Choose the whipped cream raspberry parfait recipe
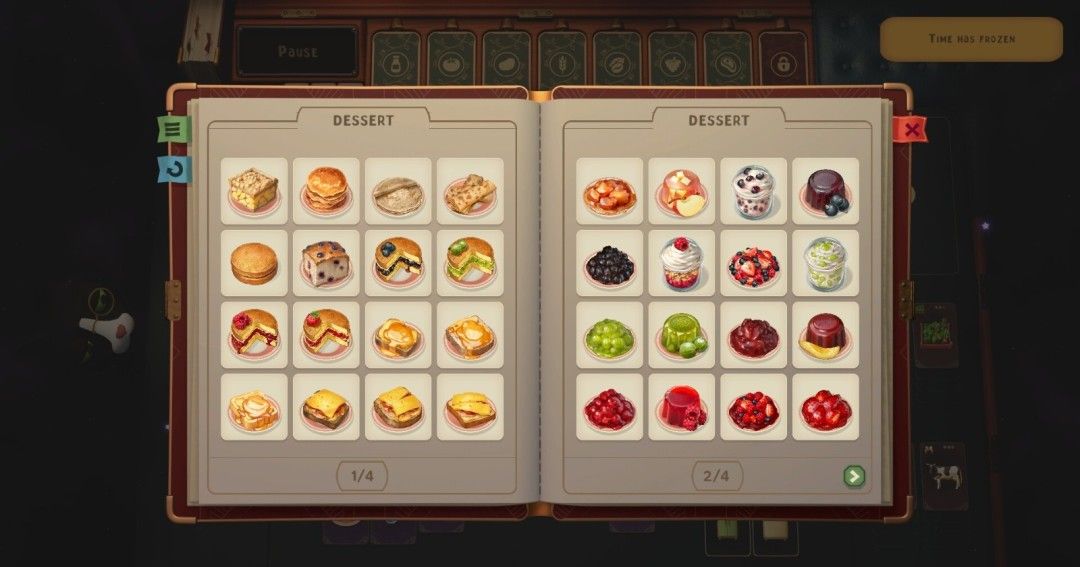Screen dimensions: 1080x567 681,263
